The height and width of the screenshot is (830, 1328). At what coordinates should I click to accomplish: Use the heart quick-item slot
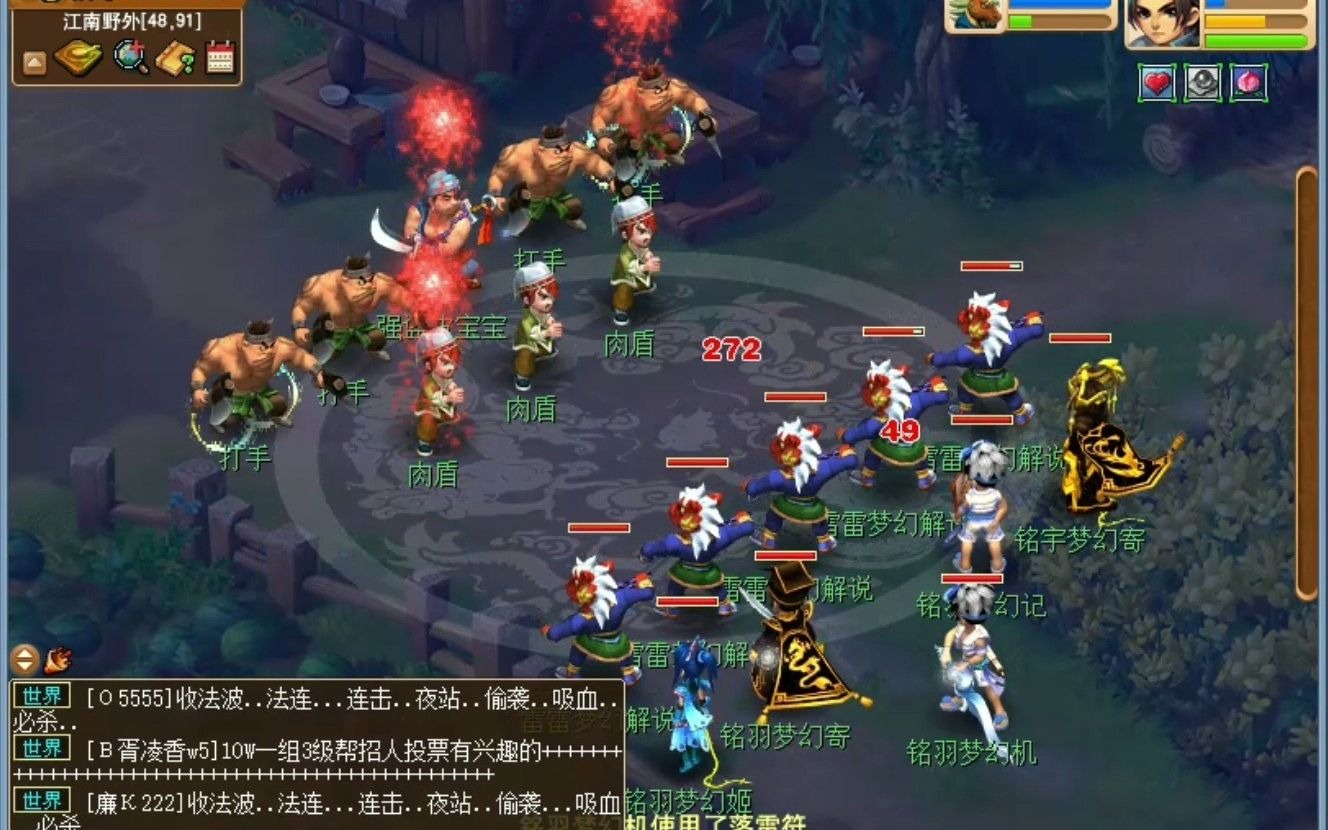1156,83
